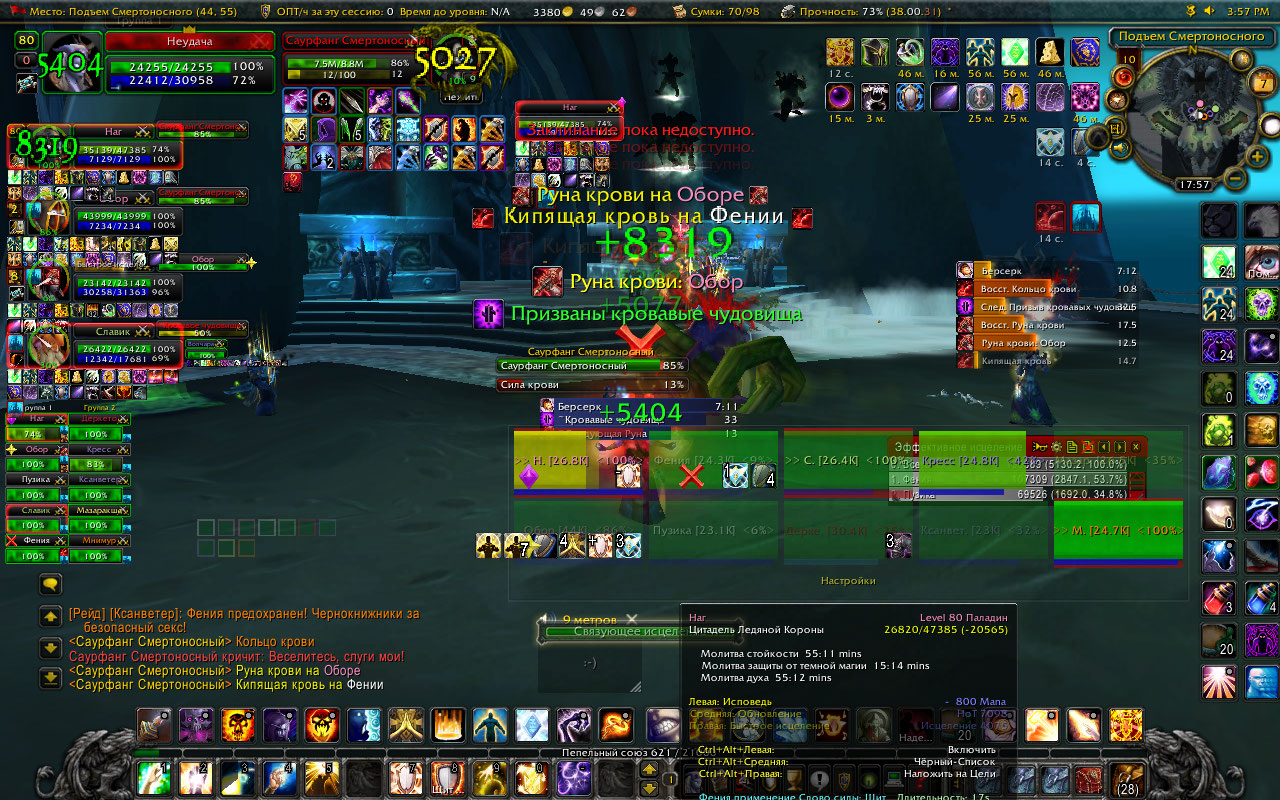The height and width of the screenshot is (800, 1280).
Task: Jump to the bottom of chat
Action: click(x=49, y=678)
